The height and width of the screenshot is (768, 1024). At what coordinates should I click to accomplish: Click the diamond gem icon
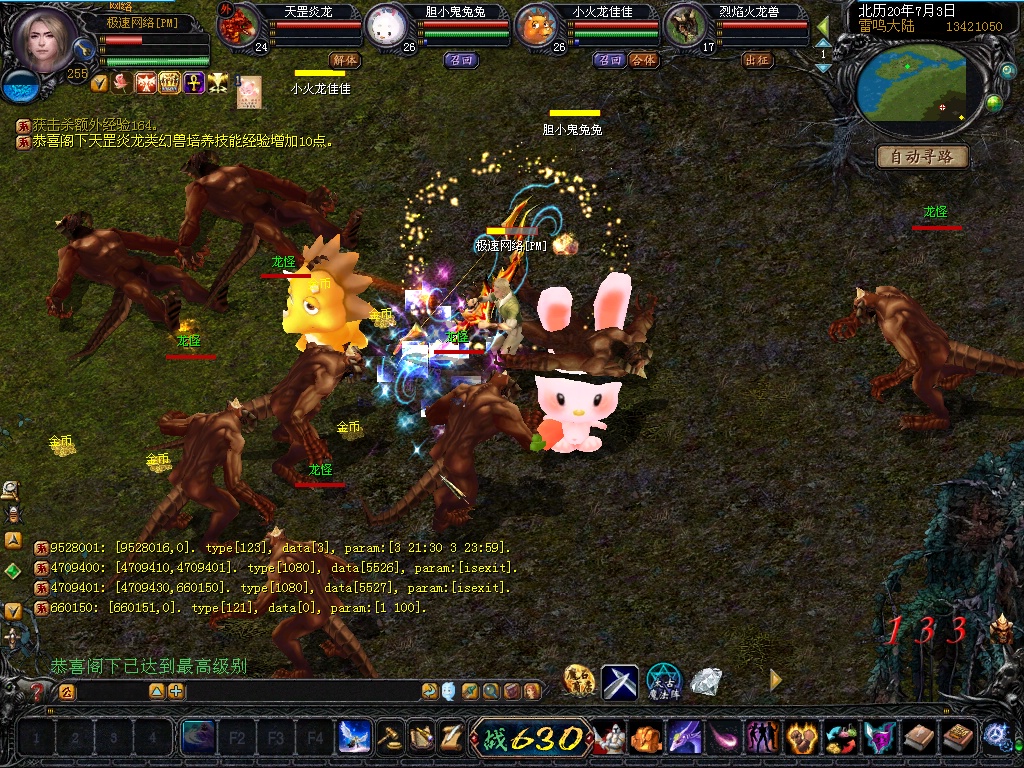pyautogui.click(x=707, y=682)
